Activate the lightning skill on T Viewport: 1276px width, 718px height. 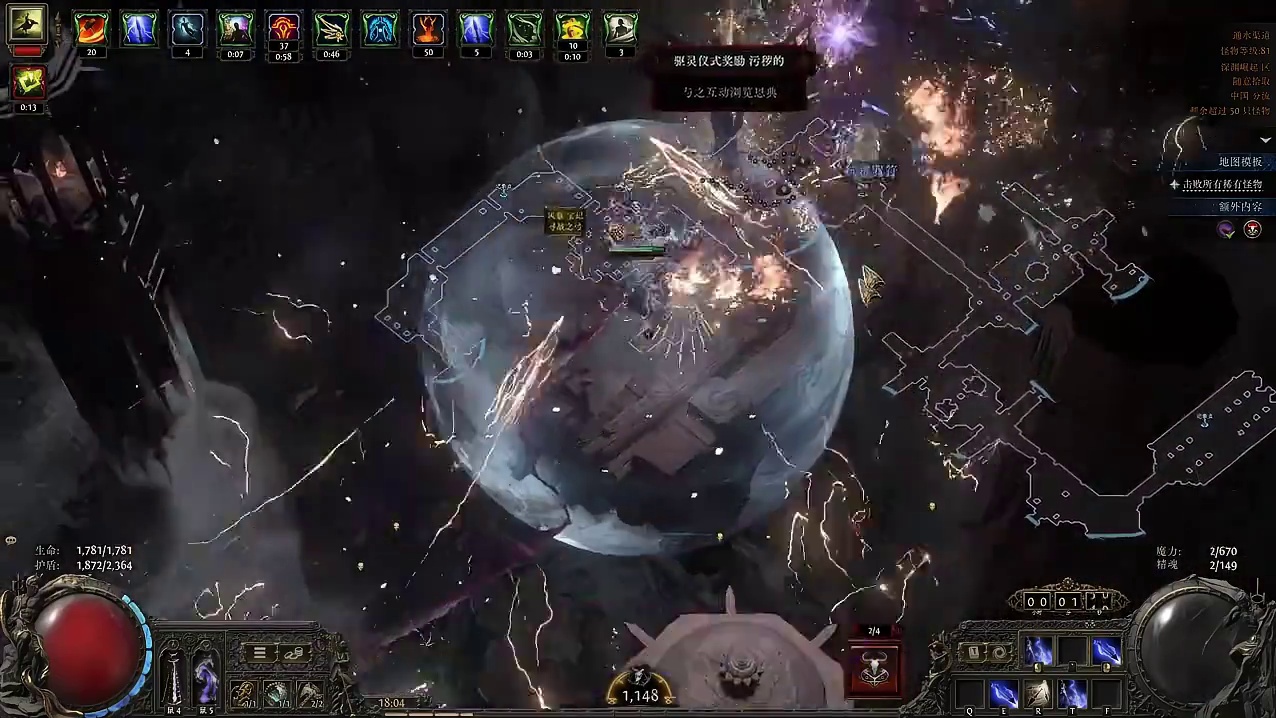[x=1072, y=693]
